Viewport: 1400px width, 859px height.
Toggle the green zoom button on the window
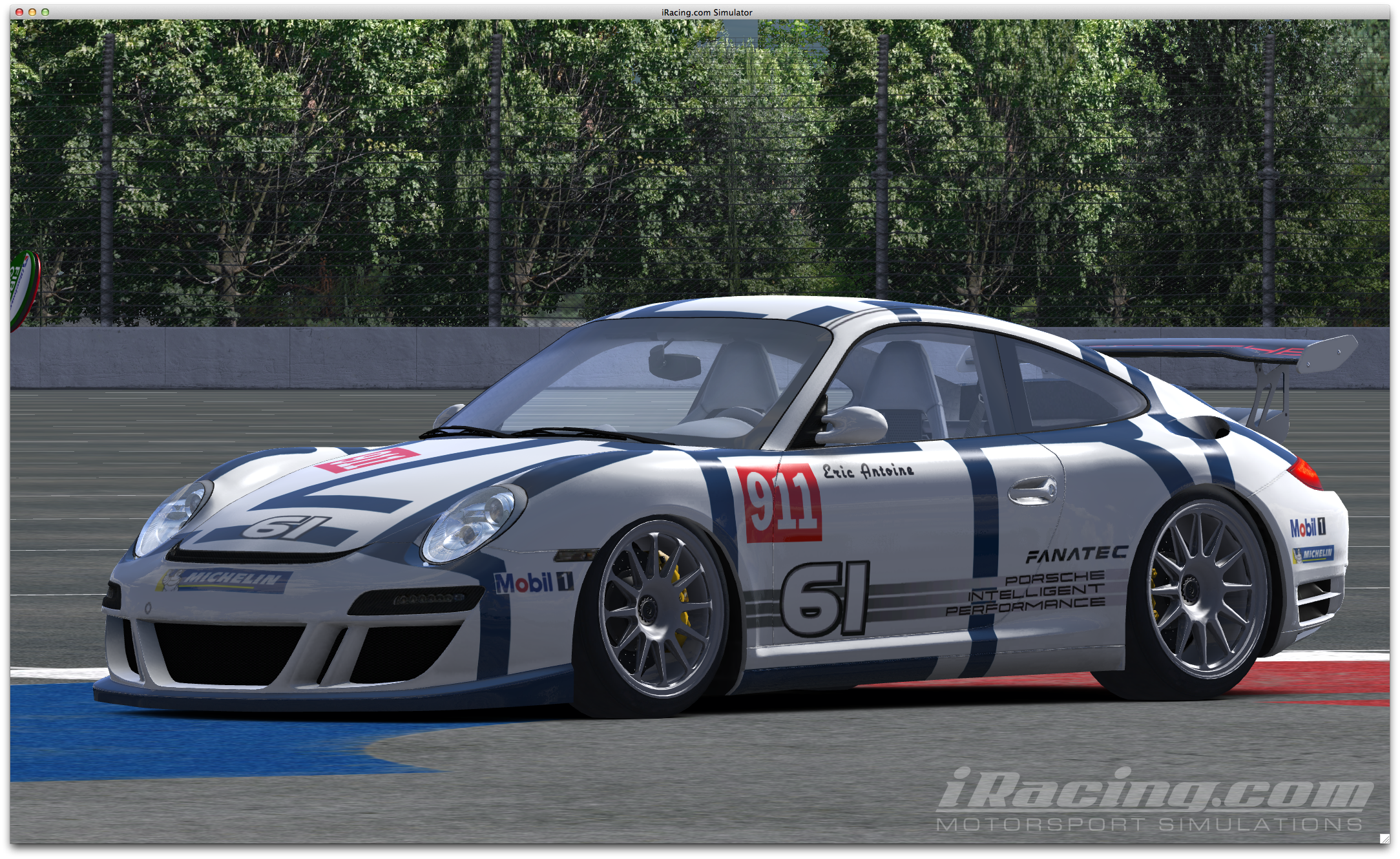click(x=45, y=12)
